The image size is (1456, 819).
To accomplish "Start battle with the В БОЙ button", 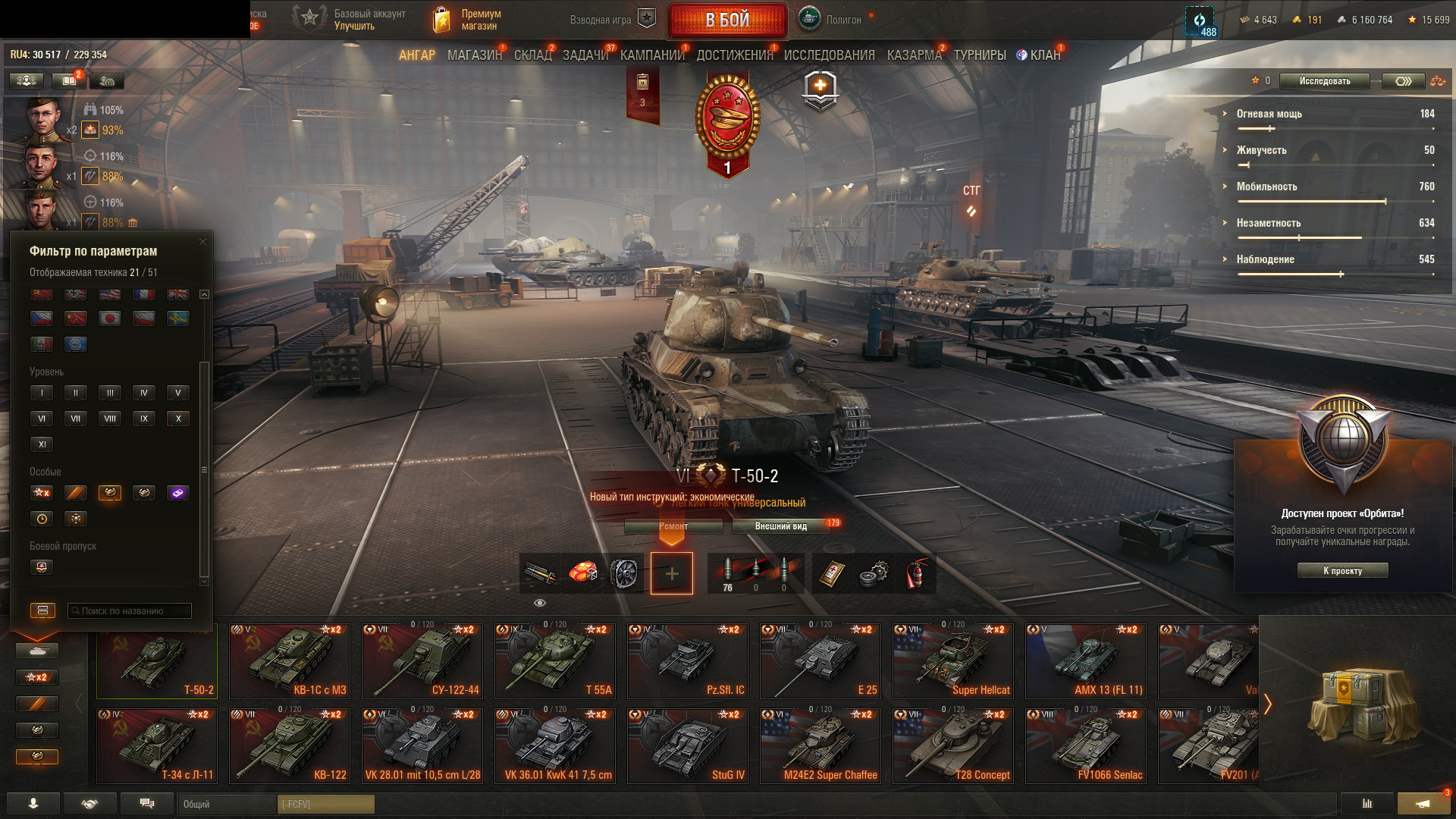I will coord(727,20).
